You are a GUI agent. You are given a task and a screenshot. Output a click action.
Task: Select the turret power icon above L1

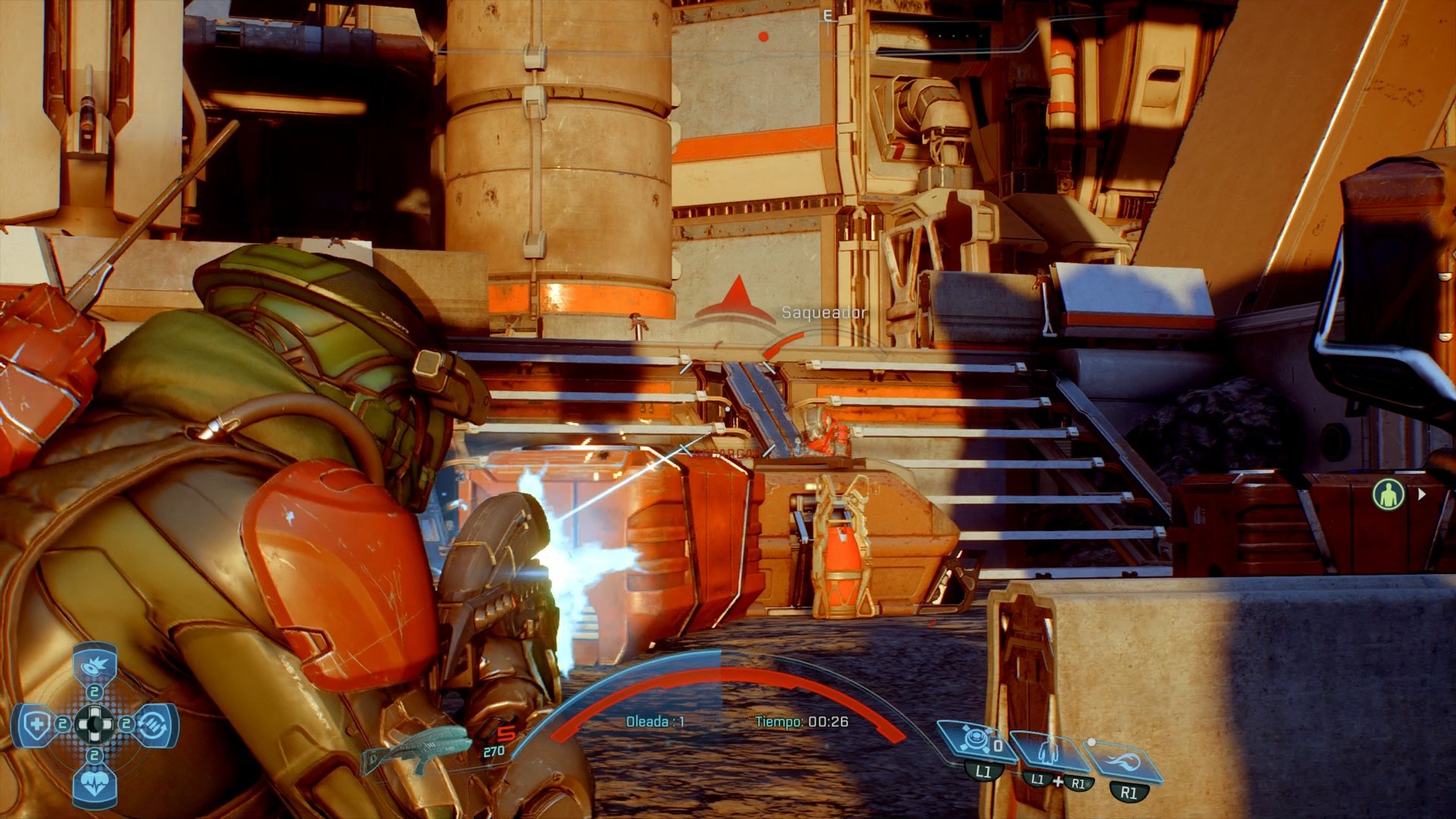tap(975, 739)
